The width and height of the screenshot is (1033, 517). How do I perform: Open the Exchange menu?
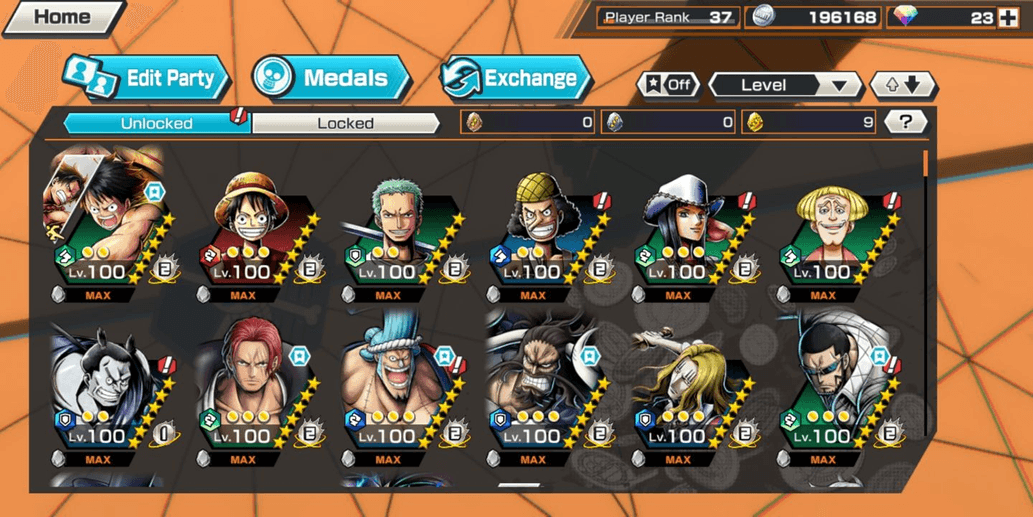[515, 79]
